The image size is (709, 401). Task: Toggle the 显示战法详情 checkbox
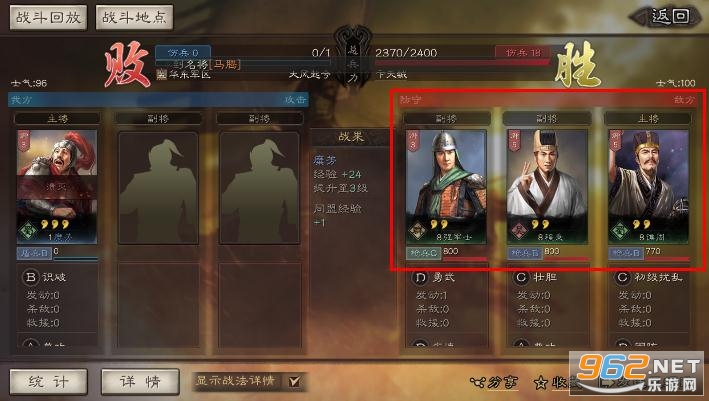(x=293, y=381)
